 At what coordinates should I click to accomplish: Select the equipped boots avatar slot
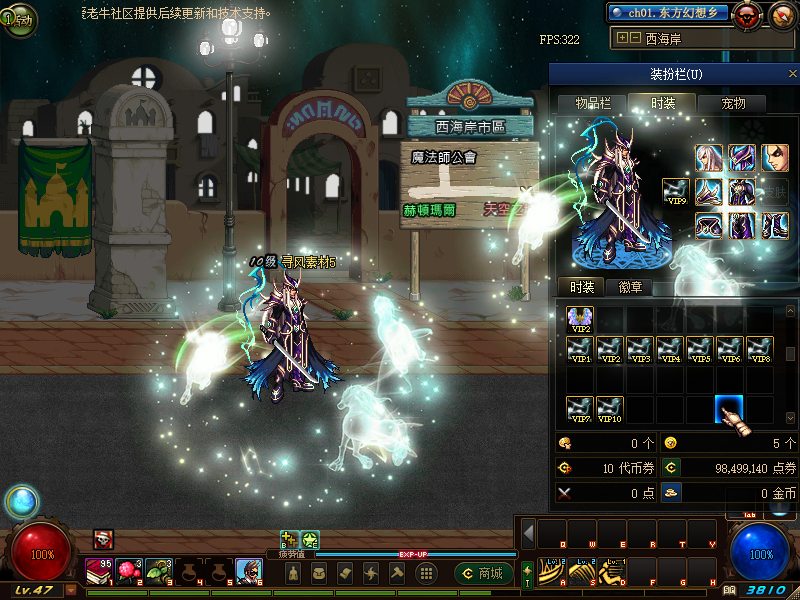tap(775, 226)
